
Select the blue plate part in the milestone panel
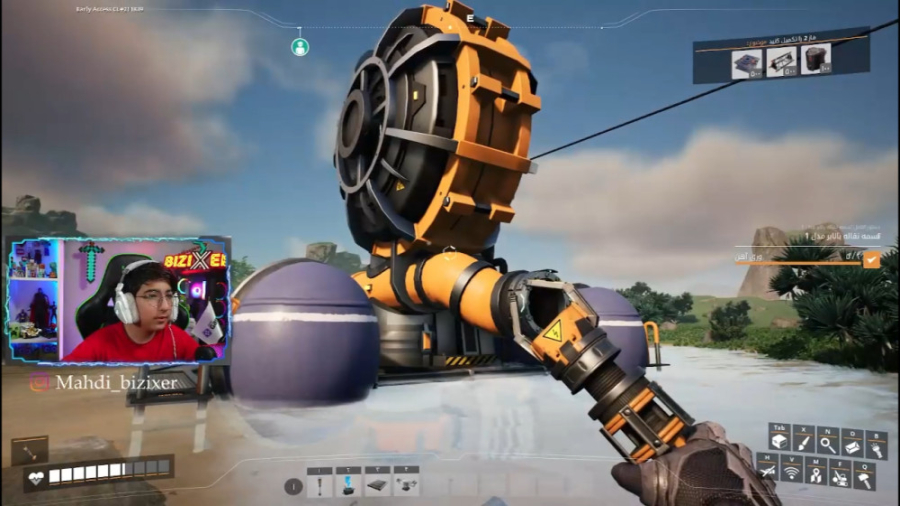tap(746, 63)
